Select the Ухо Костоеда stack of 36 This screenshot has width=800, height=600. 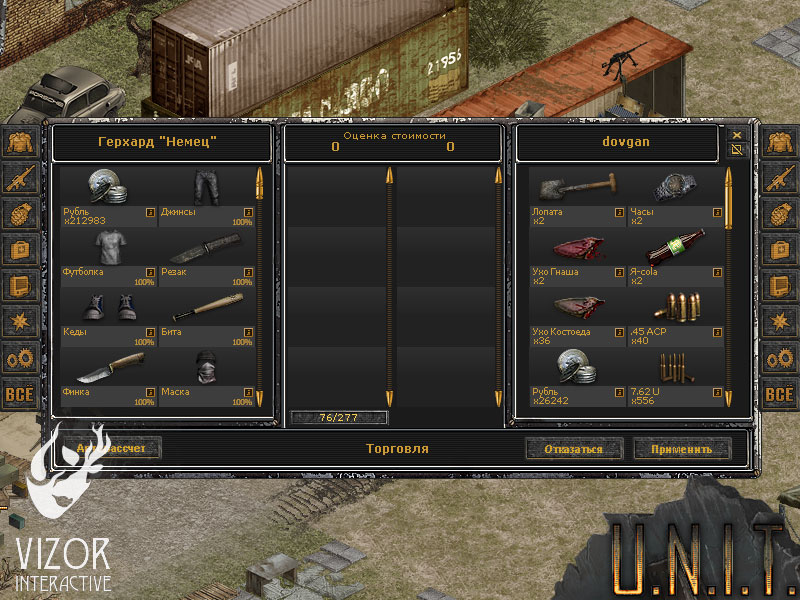click(x=577, y=308)
